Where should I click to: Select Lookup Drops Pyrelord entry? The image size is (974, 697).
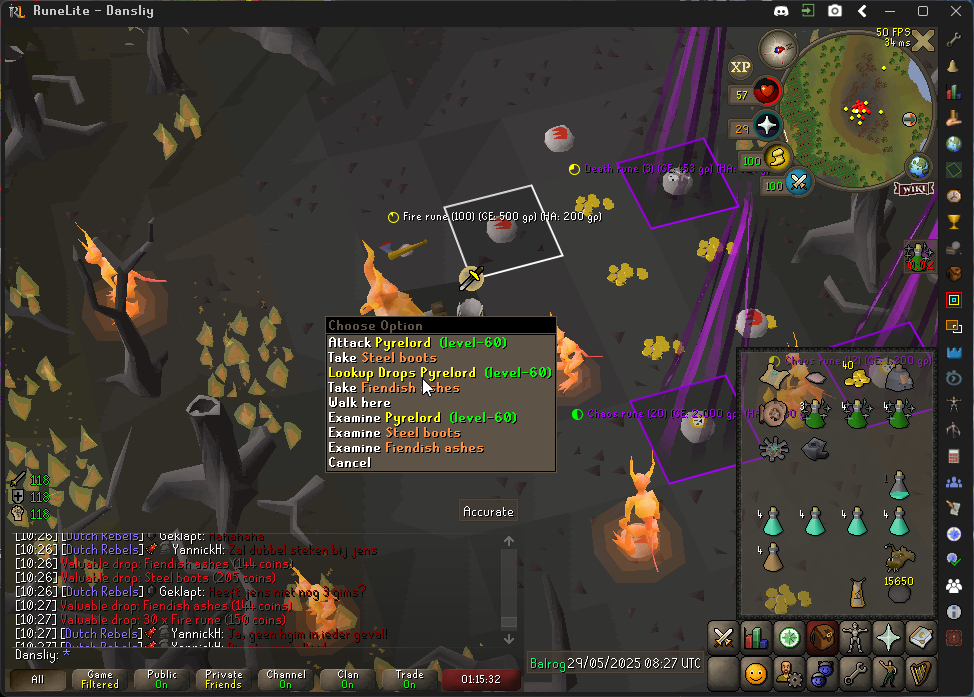click(440, 372)
